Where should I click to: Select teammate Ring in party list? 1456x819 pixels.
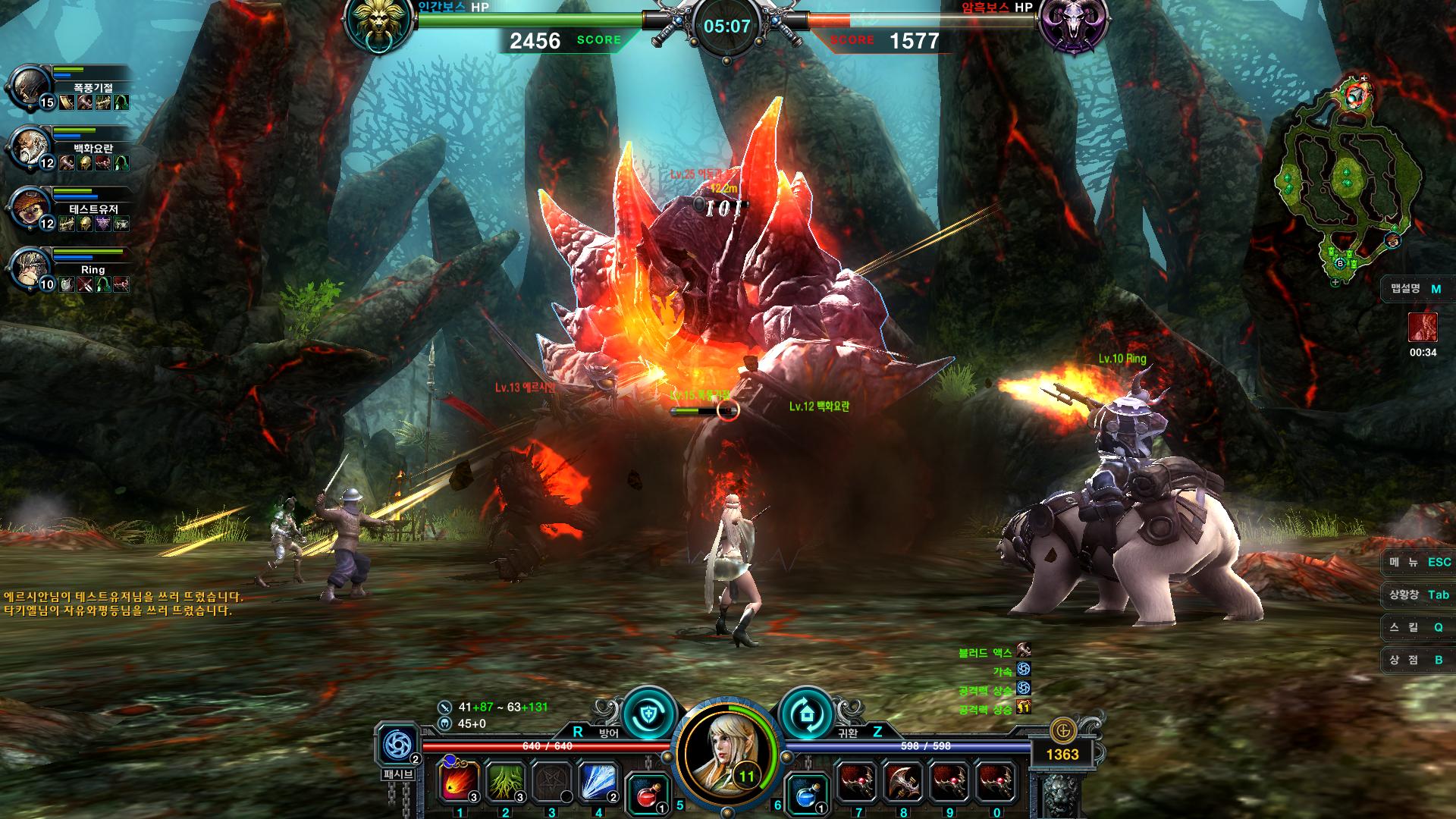point(30,269)
